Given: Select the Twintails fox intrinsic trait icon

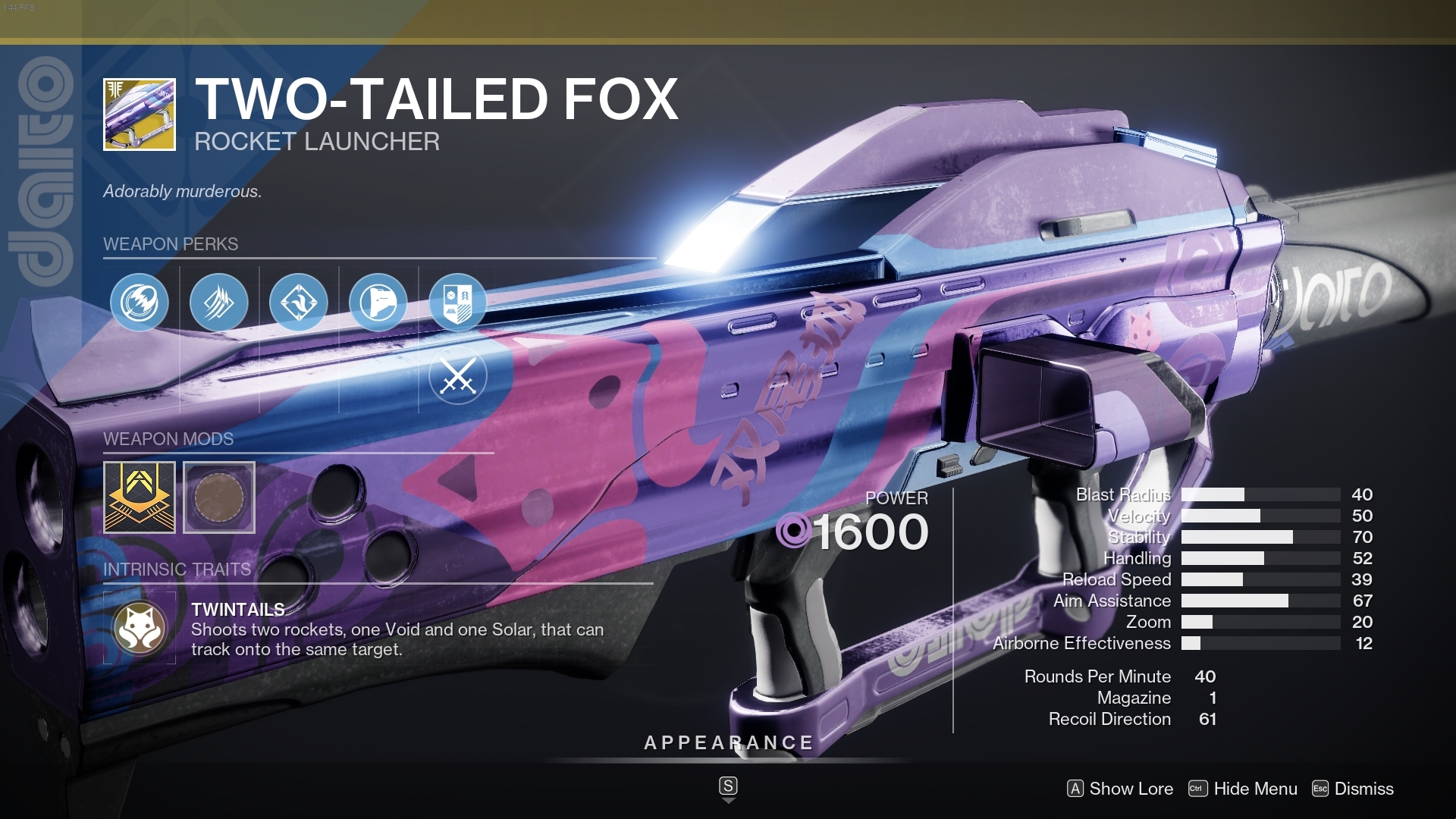Looking at the screenshot, I should (x=139, y=627).
